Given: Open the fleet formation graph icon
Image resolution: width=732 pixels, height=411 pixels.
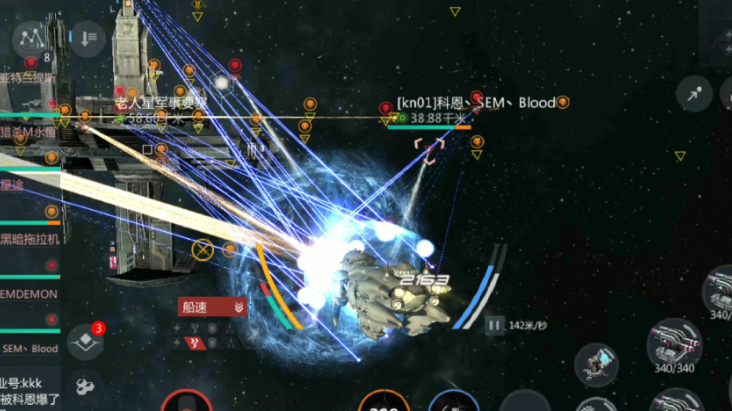Looking at the screenshot, I should [x=31, y=40].
